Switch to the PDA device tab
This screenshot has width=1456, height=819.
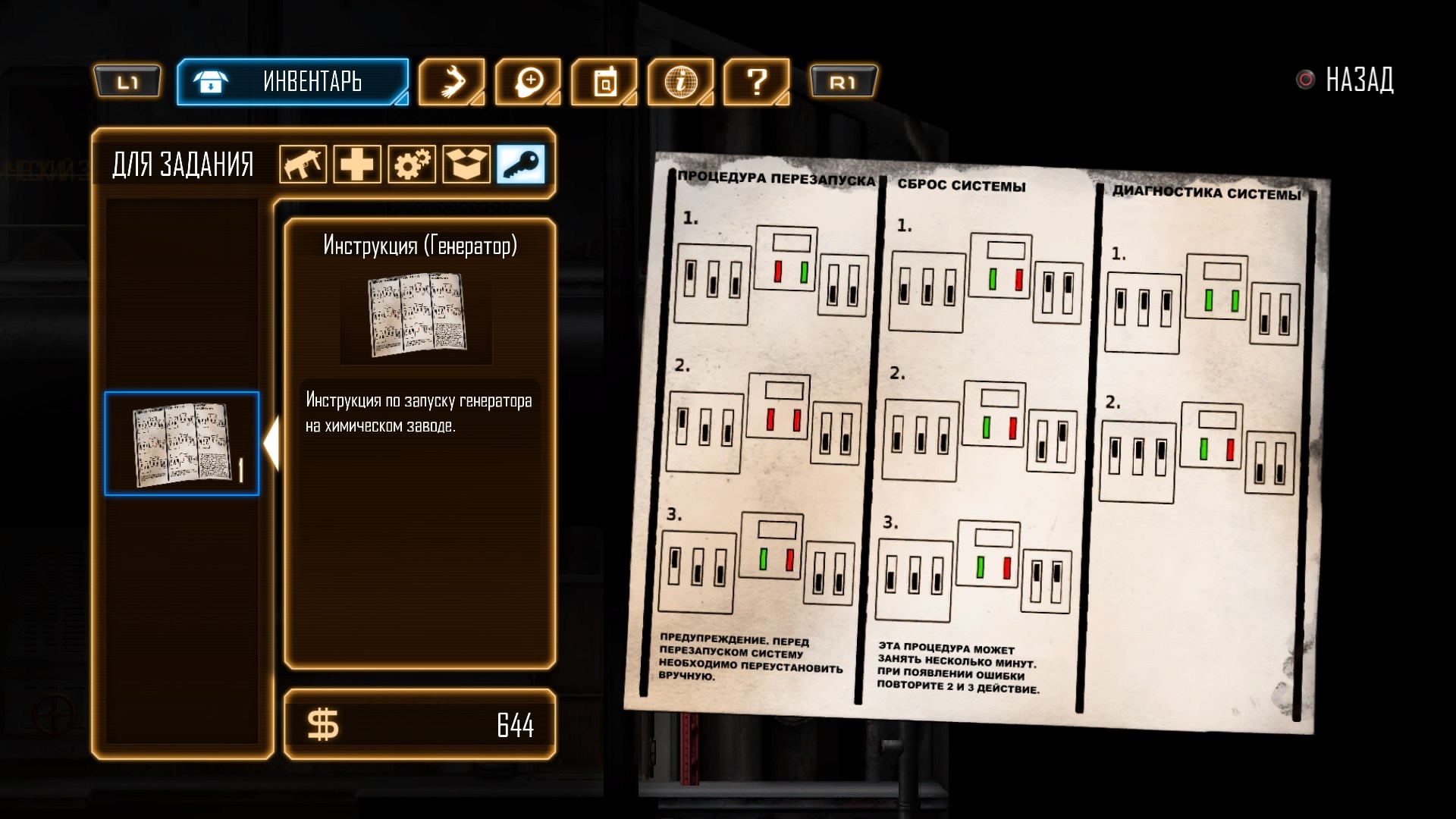coord(604,81)
